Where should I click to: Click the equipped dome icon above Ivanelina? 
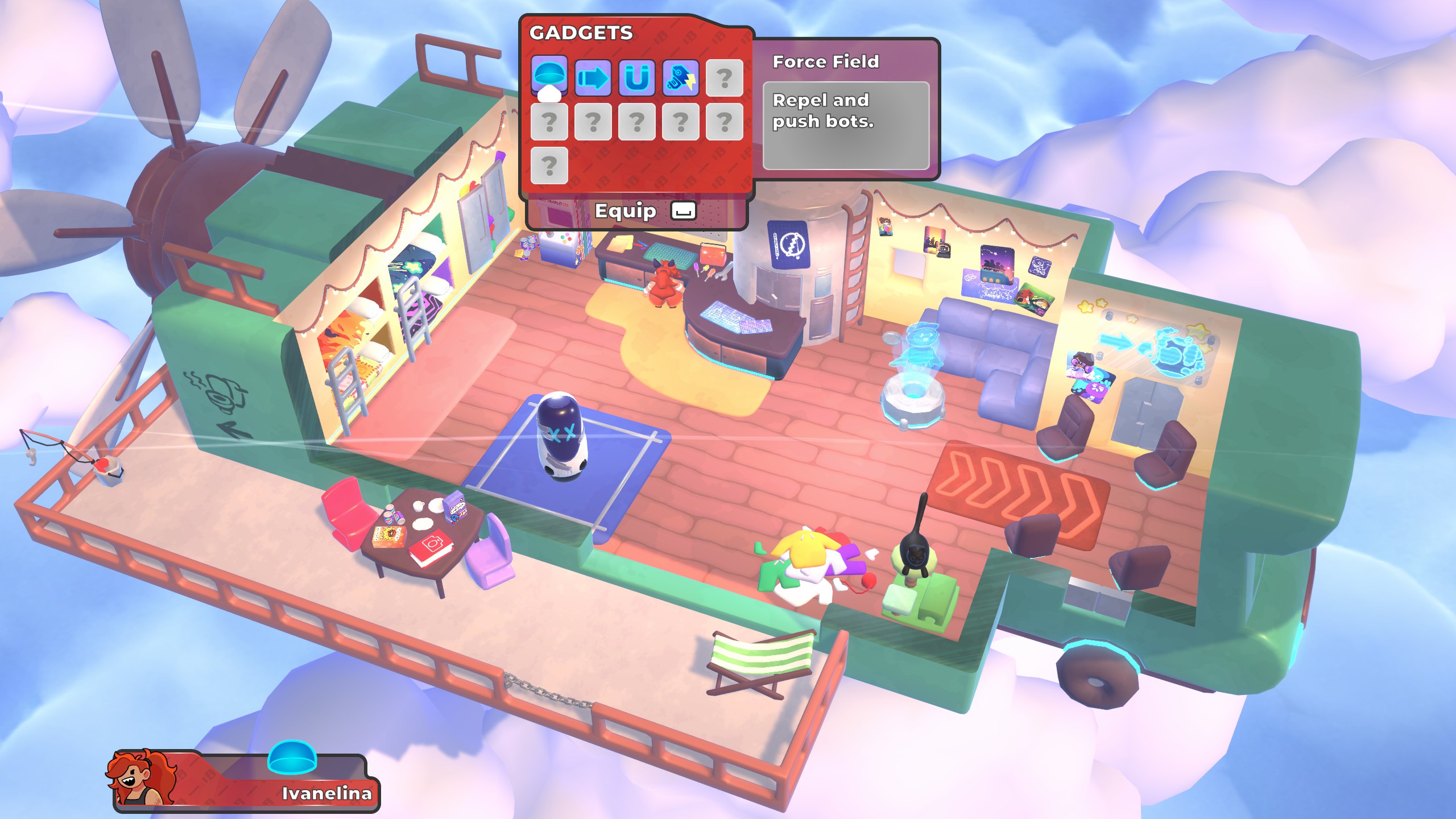(292, 757)
